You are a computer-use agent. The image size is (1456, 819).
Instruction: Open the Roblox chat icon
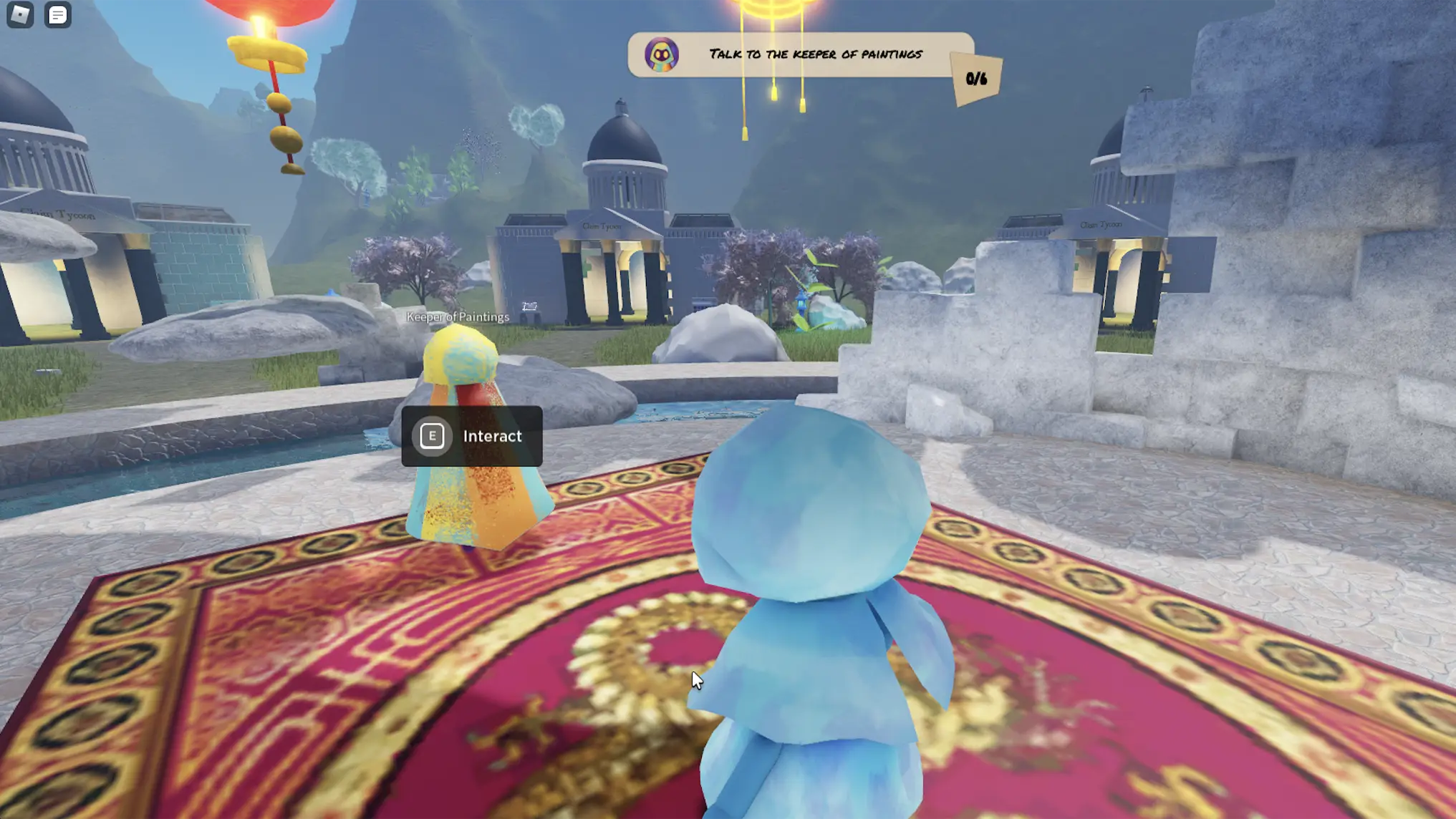tap(57, 14)
